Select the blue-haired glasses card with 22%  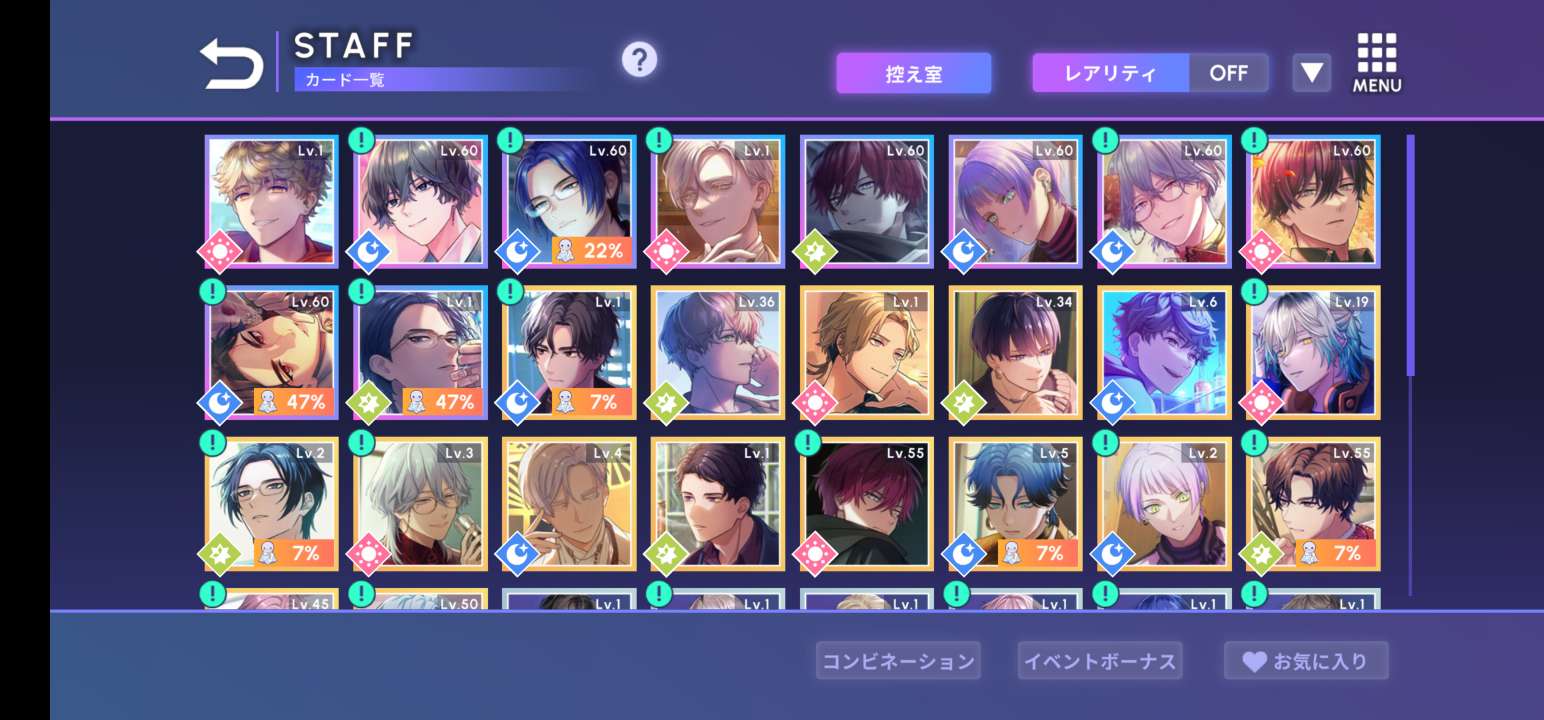click(x=569, y=202)
